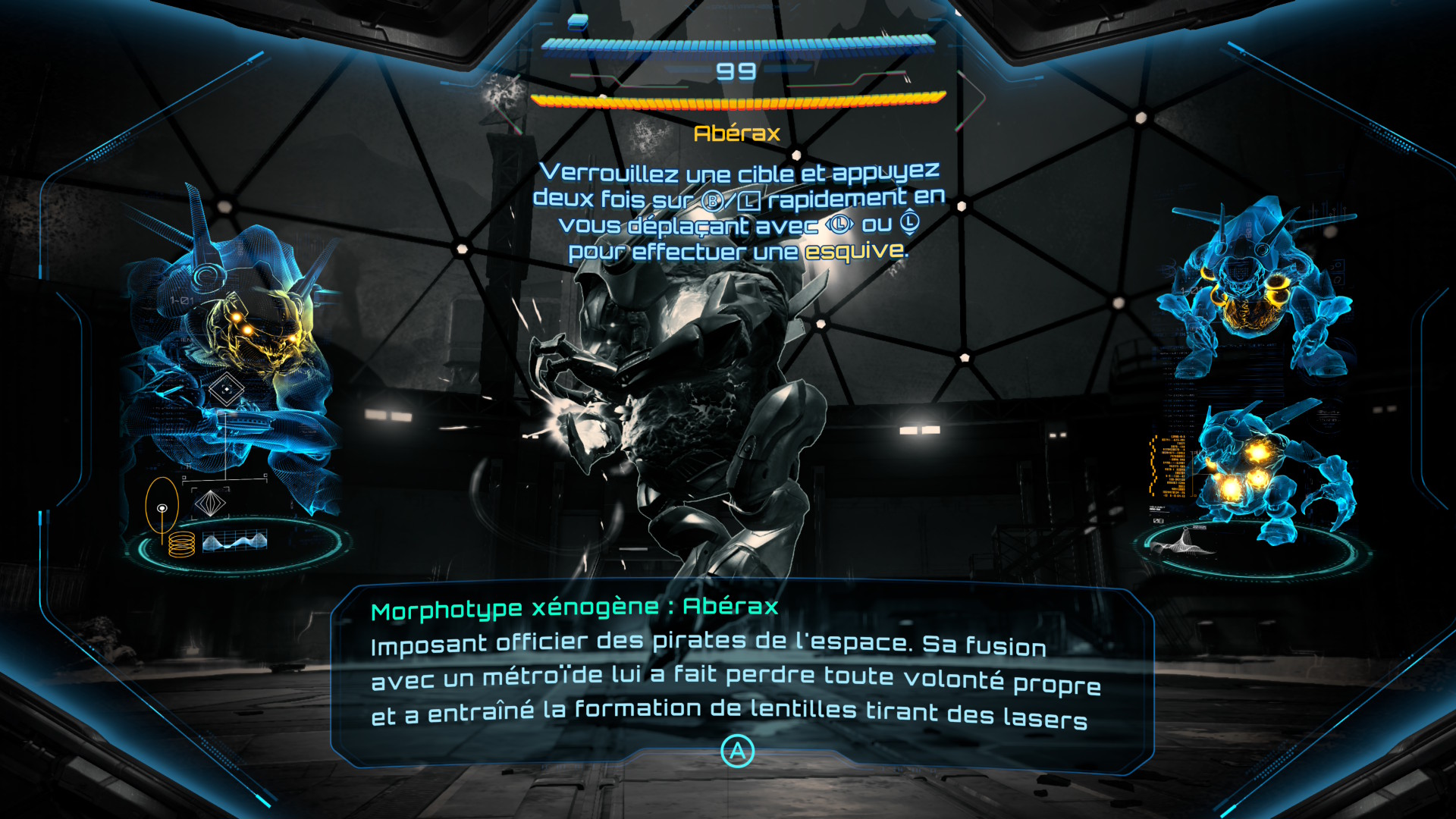Advance the Abérax scan description text panel
Viewport: 1456px width, 819px height.
[737, 752]
